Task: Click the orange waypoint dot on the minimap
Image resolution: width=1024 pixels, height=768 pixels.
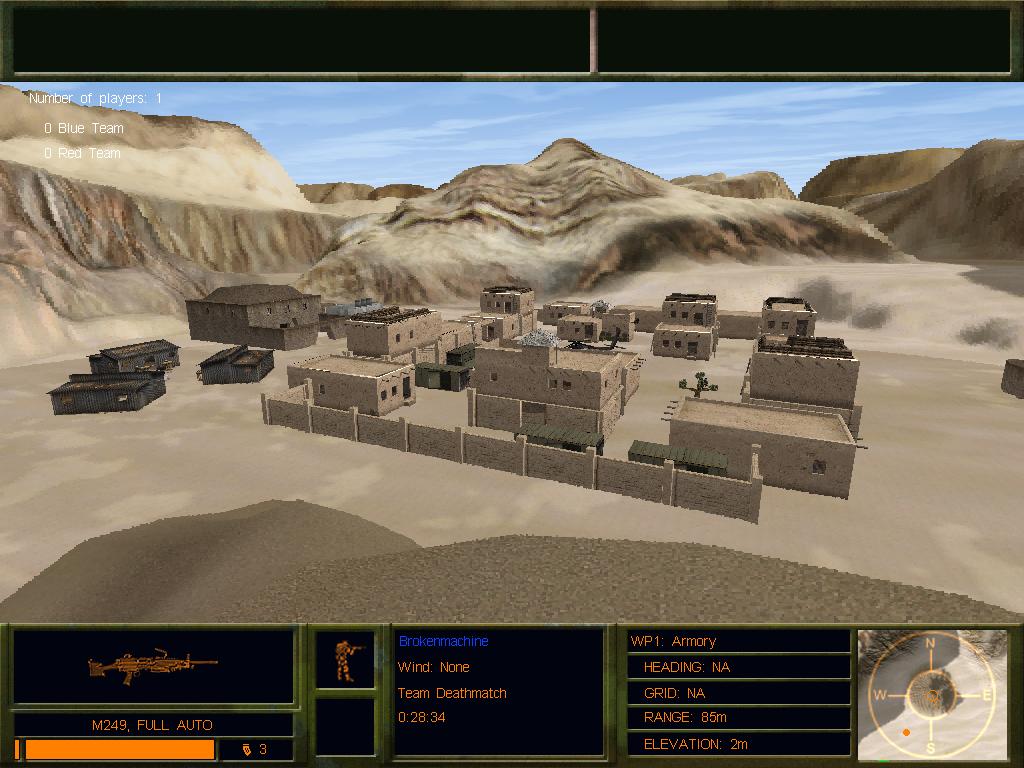Action: click(906, 732)
